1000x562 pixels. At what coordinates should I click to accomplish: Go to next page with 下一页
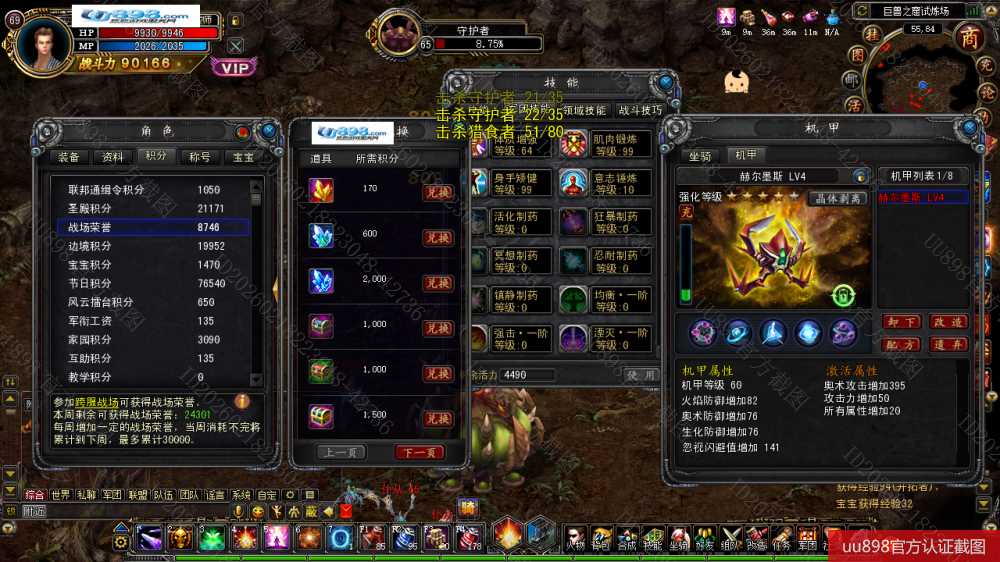click(x=419, y=452)
